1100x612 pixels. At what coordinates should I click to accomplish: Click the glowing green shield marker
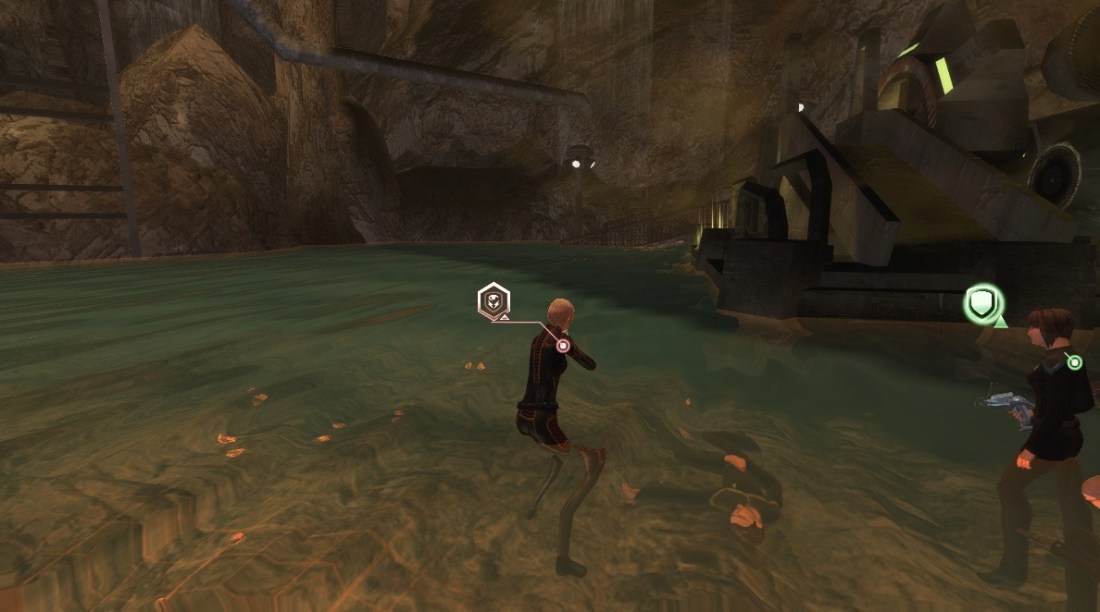tap(981, 303)
